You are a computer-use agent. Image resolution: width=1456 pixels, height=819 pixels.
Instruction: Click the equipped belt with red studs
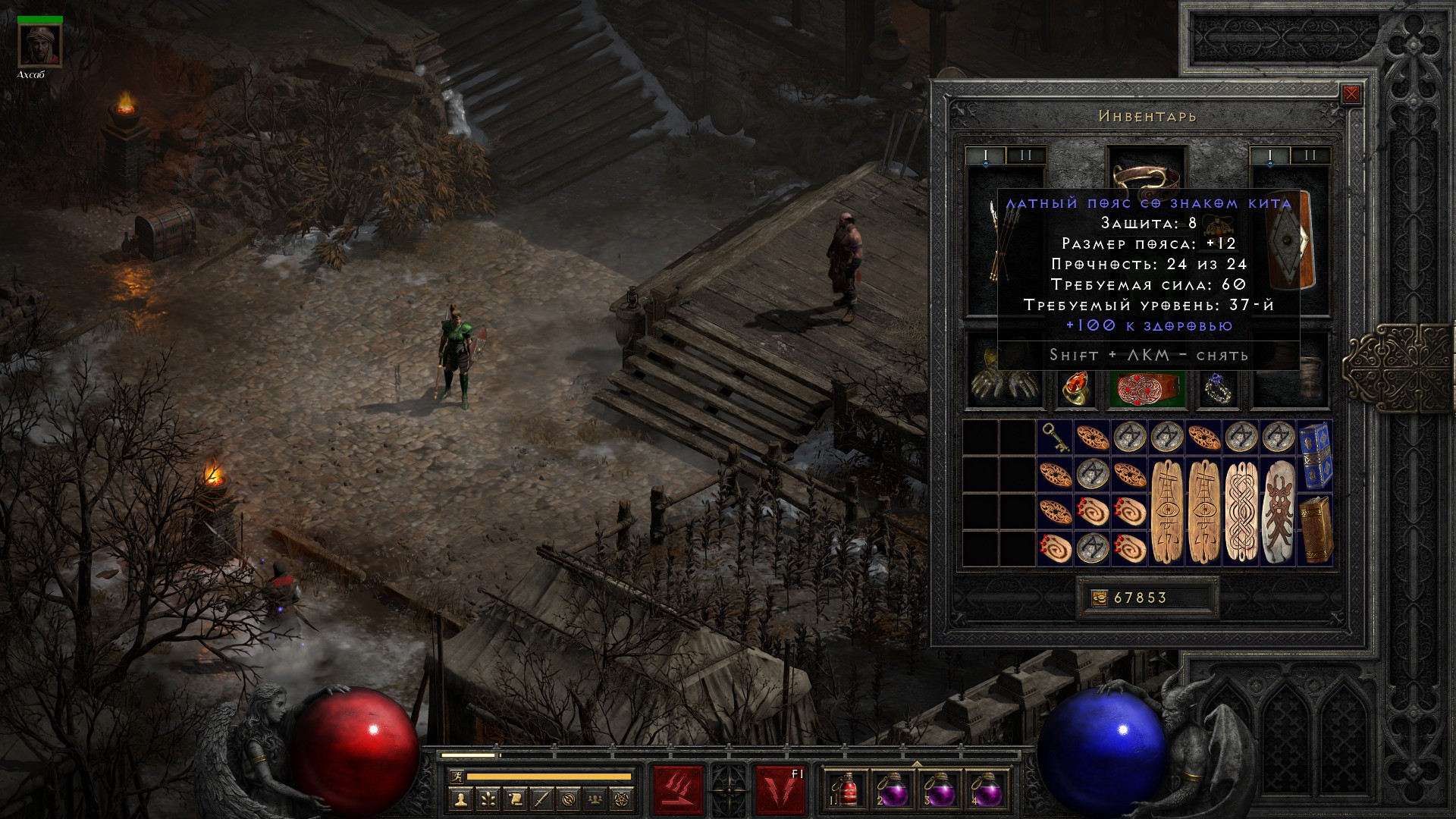pos(1145,388)
